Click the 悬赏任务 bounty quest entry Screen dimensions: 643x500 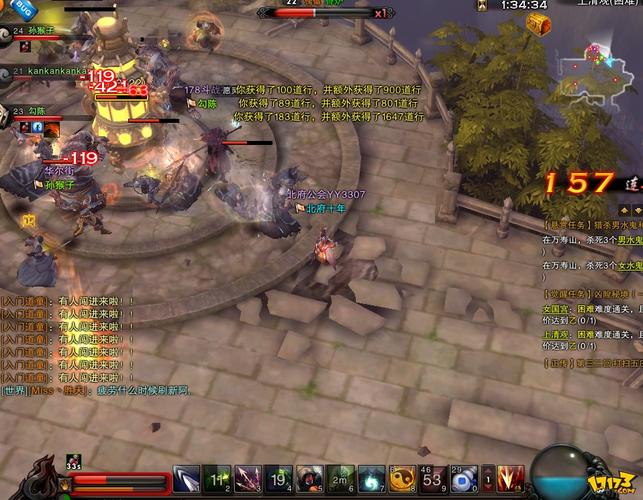click(592, 227)
